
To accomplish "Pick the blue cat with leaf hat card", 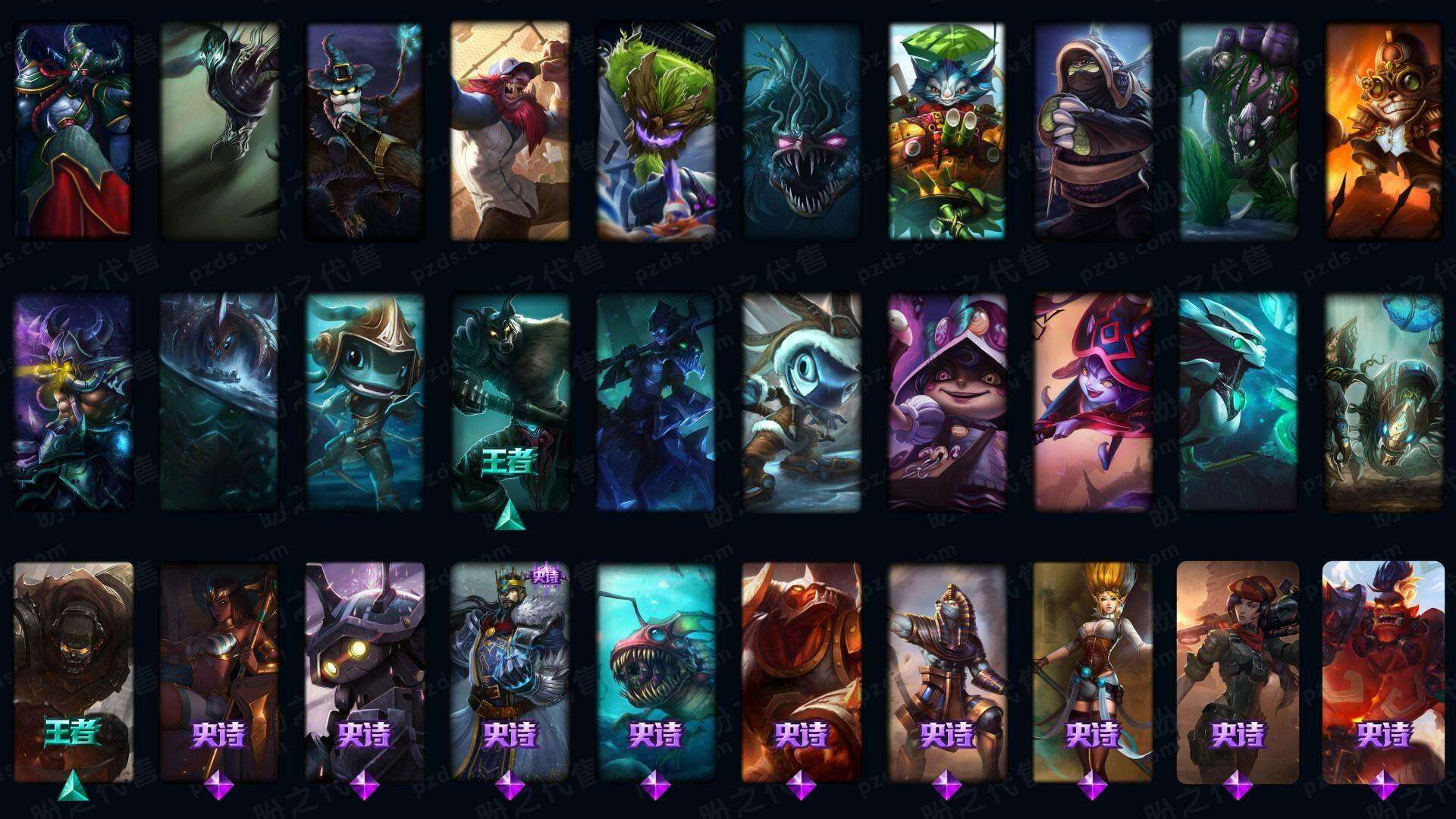I will point(946,130).
